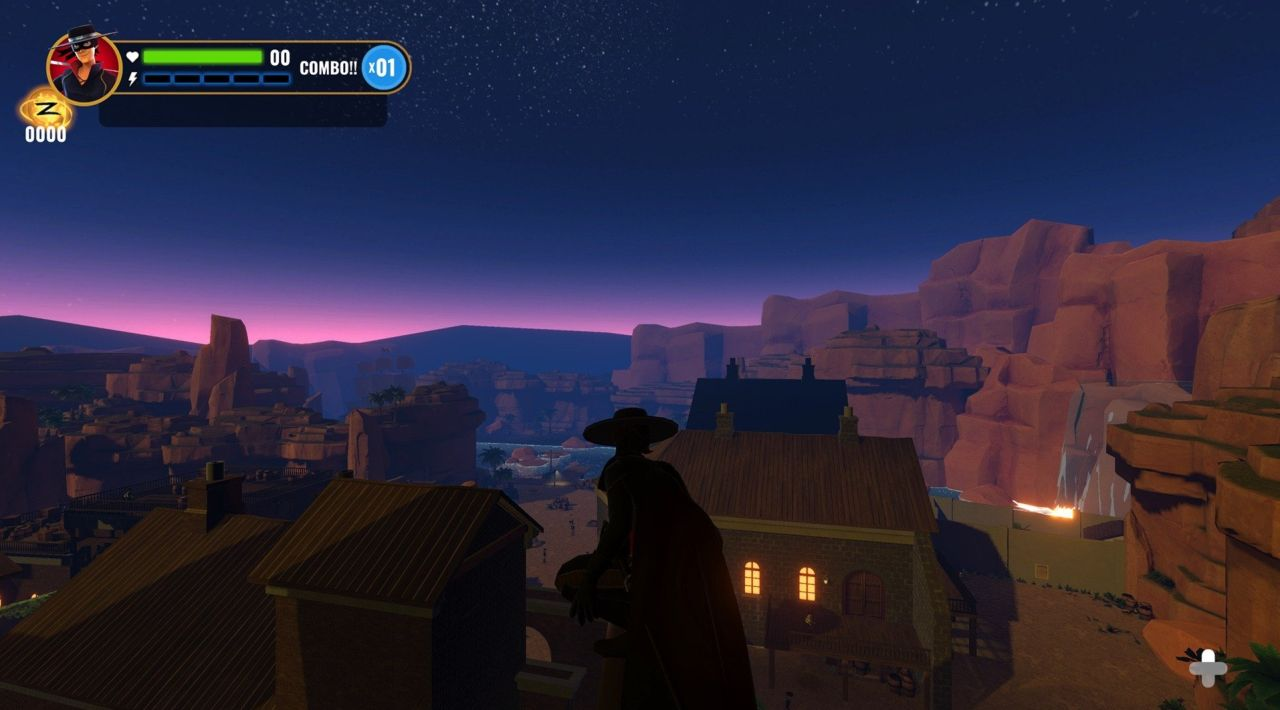This screenshot has width=1280, height=710.
Task: Click the Zorro character portrait
Action: click(x=83, y=66)
